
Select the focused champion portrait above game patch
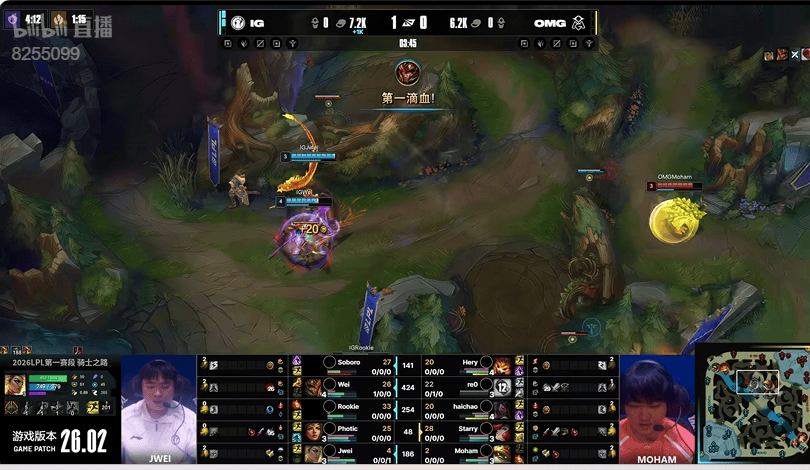pyautogui.click(x=15, y=385)
